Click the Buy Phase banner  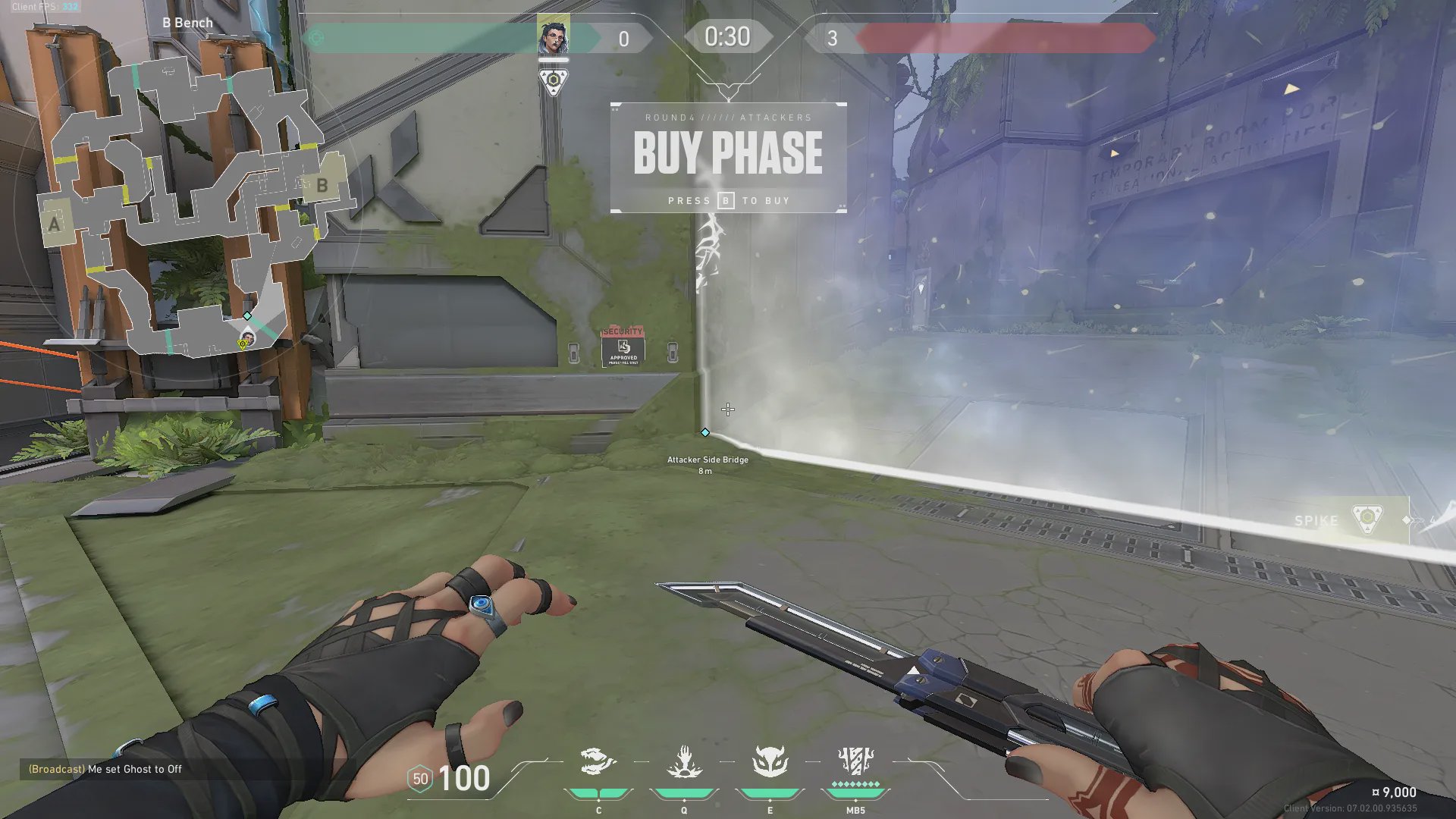tap(728, 158)
